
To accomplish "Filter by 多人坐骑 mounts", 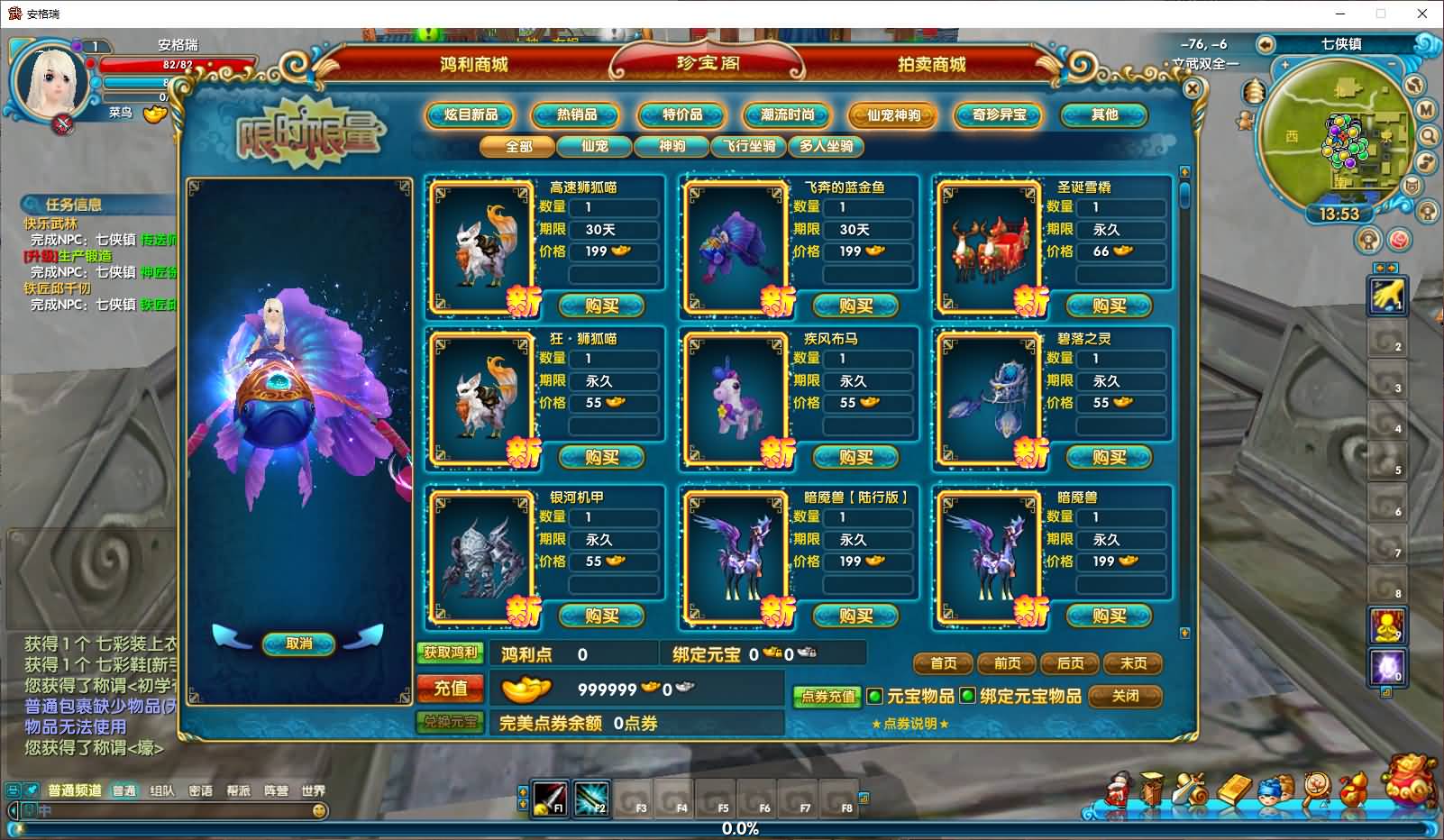I will click(x=826, y=146).
